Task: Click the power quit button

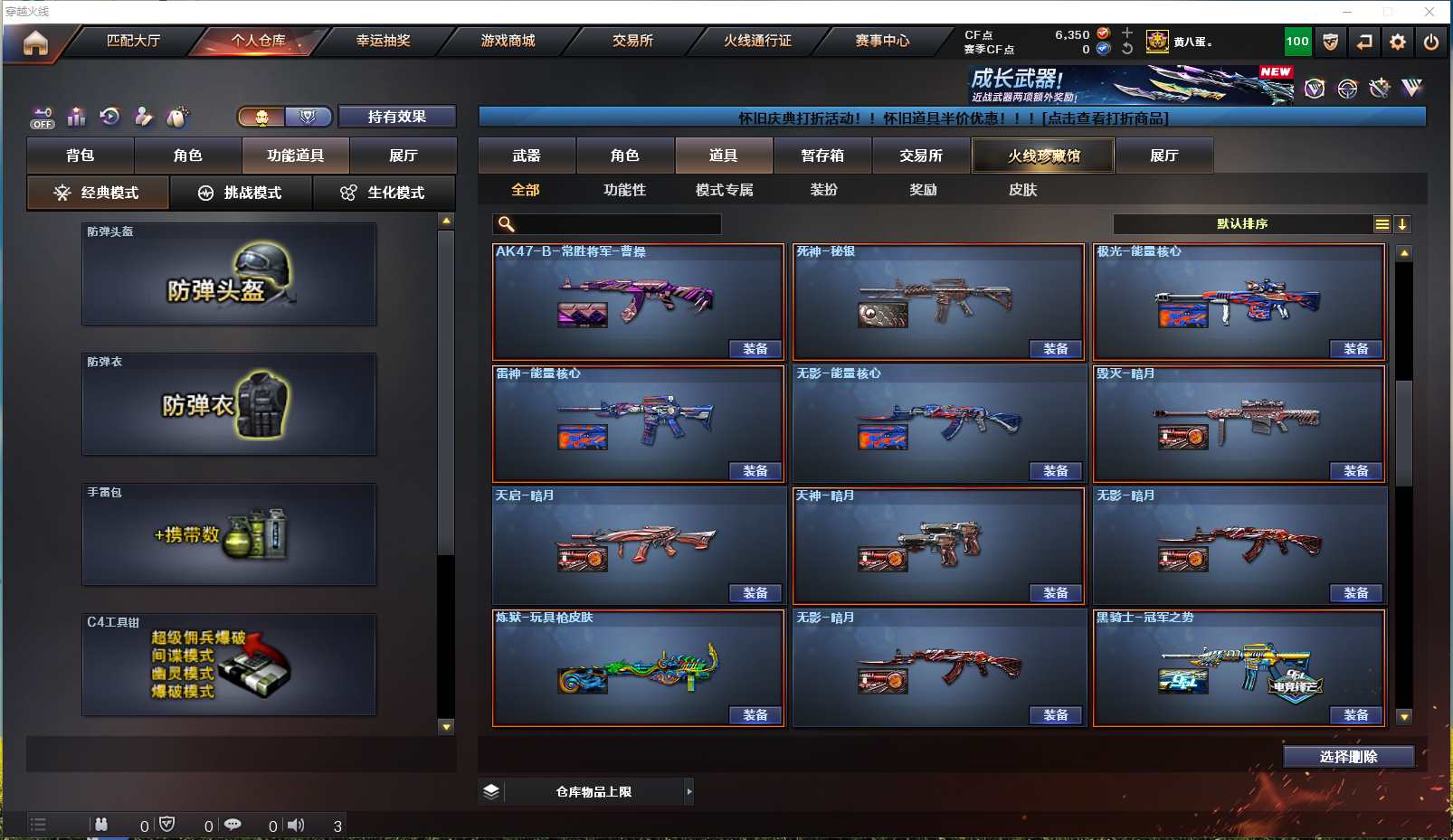Action: (1430, 42)
